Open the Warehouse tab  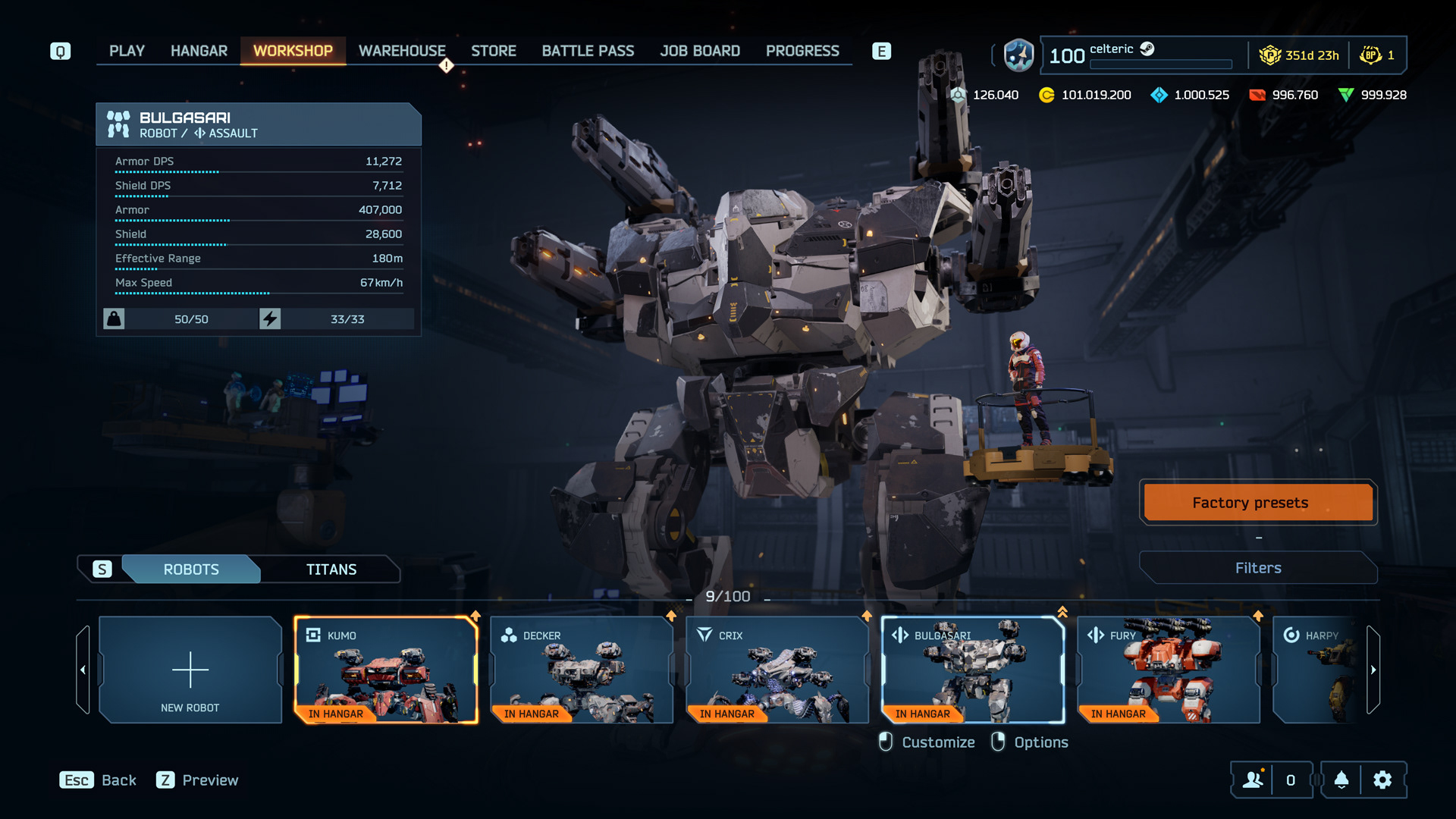point(402,51)
